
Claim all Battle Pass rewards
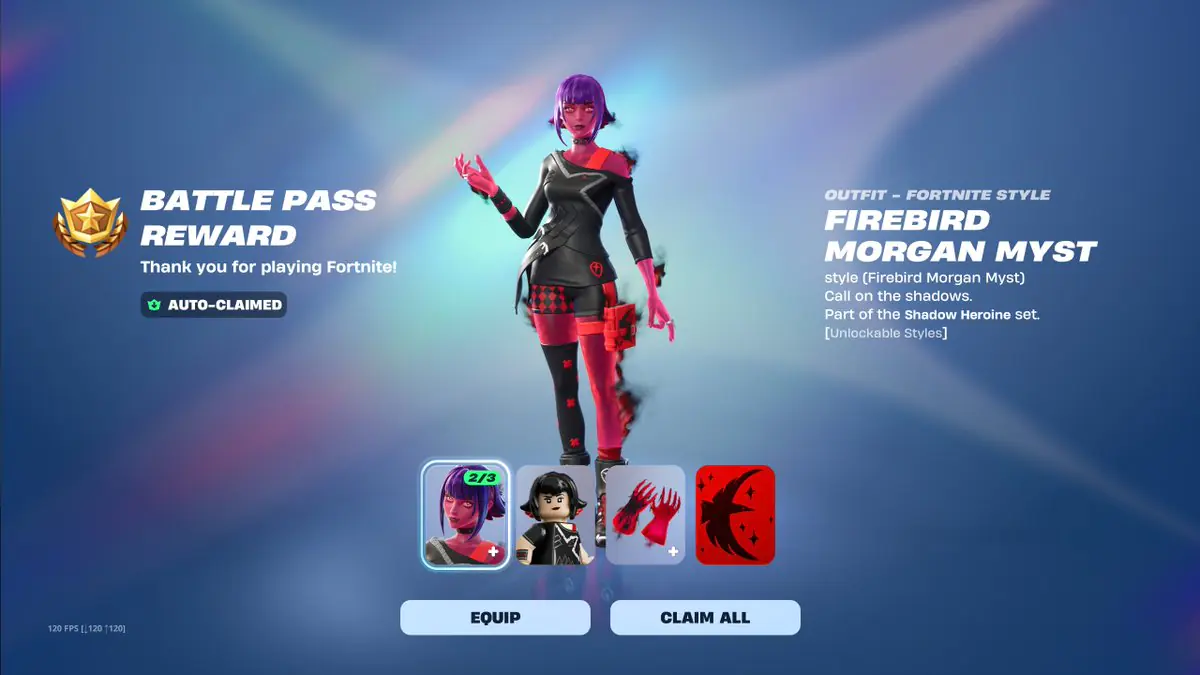click(705, 618)
